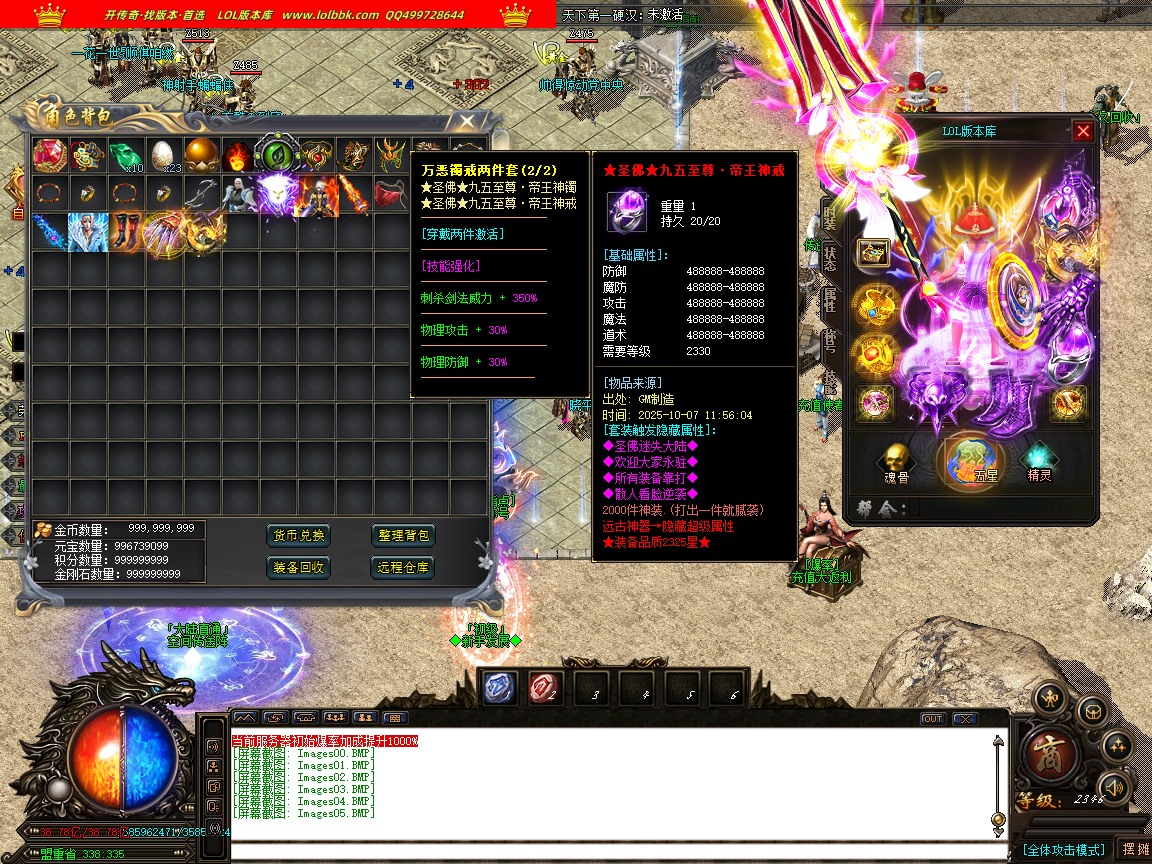The width and height of the screenshot is (1152, 864).
Task: Pick the red ruby item in backpack
Action: [x=49, y=155]
